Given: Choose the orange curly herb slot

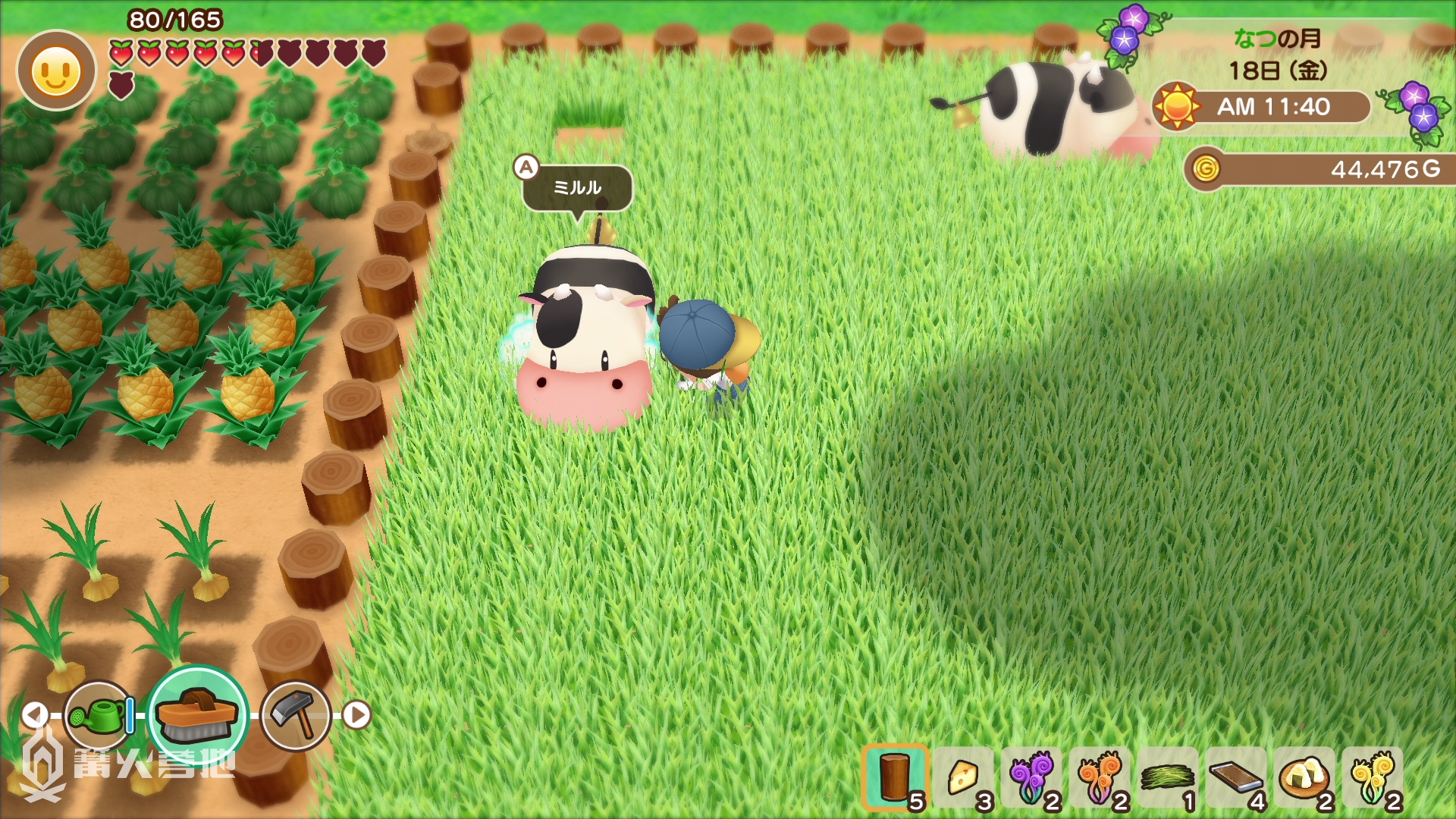Looking at the screenshot, I should click(1100, 777).
